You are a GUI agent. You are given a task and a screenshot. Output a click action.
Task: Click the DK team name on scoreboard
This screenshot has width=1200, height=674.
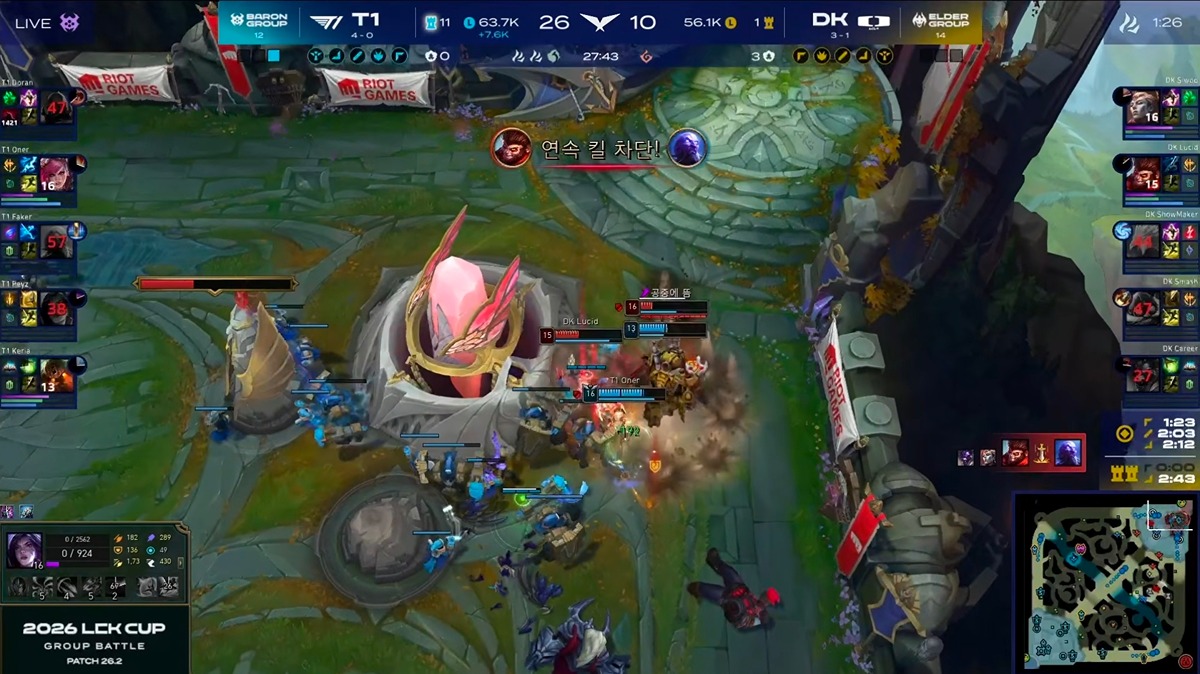(x=829, y=20)
